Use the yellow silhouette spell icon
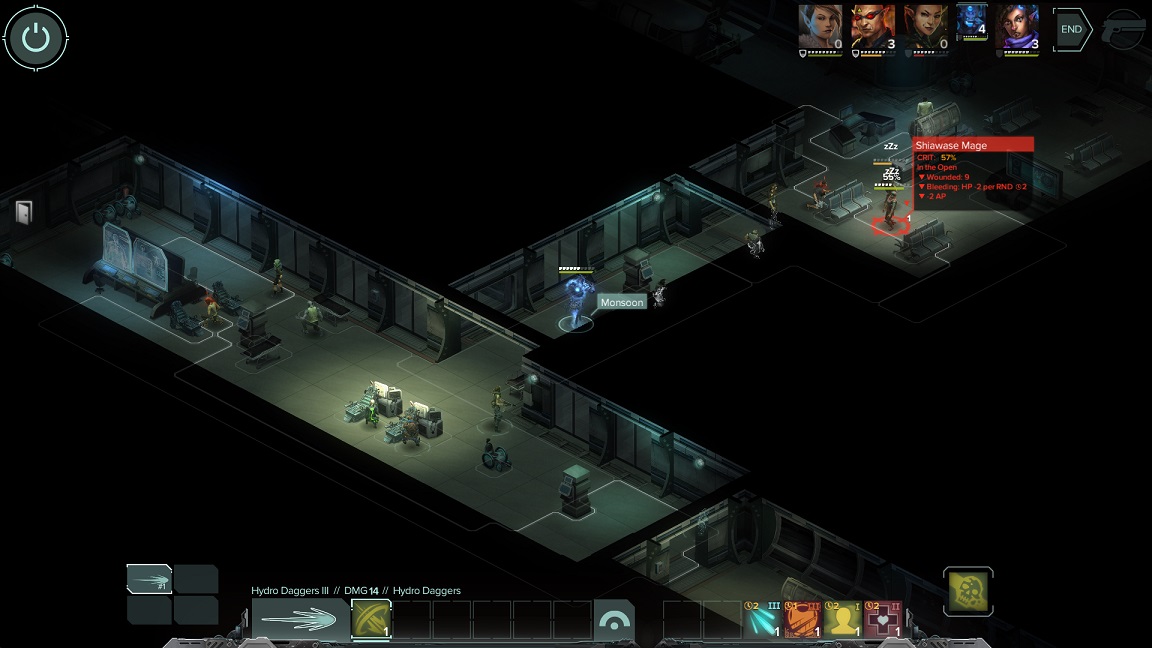The image size is (1152, 648). (842, 619)
